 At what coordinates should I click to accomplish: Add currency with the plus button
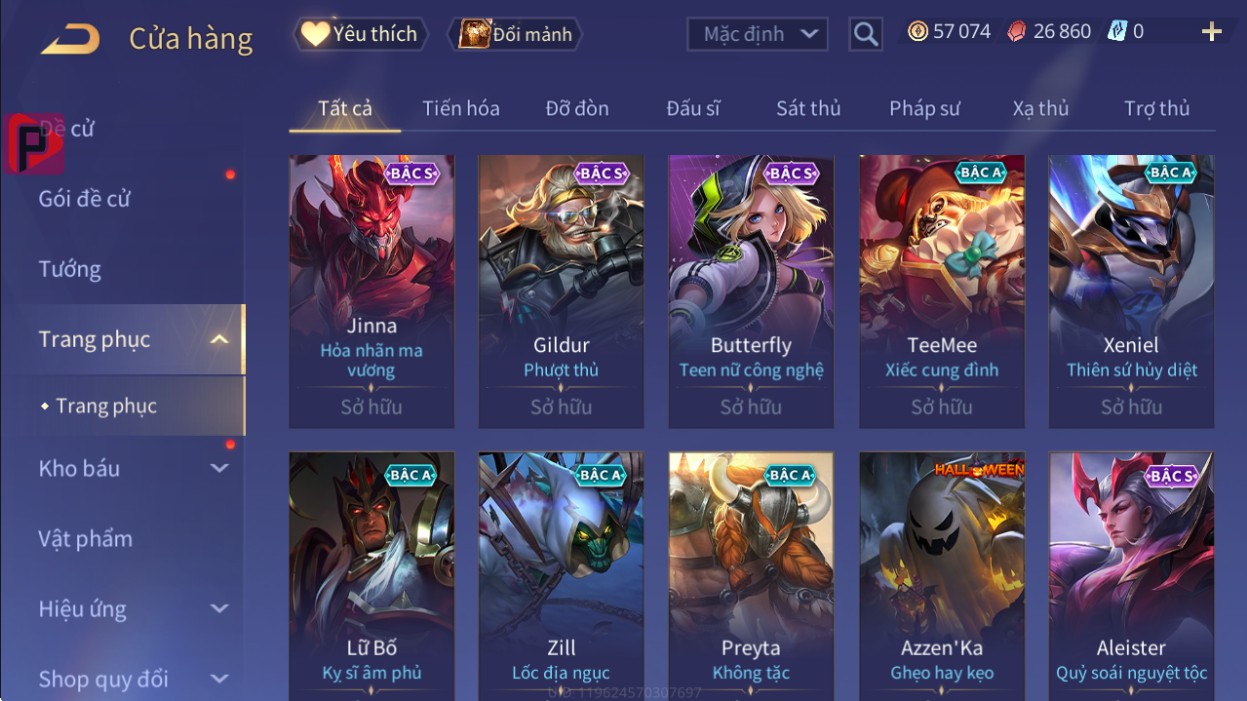(x=1211, y=32)
